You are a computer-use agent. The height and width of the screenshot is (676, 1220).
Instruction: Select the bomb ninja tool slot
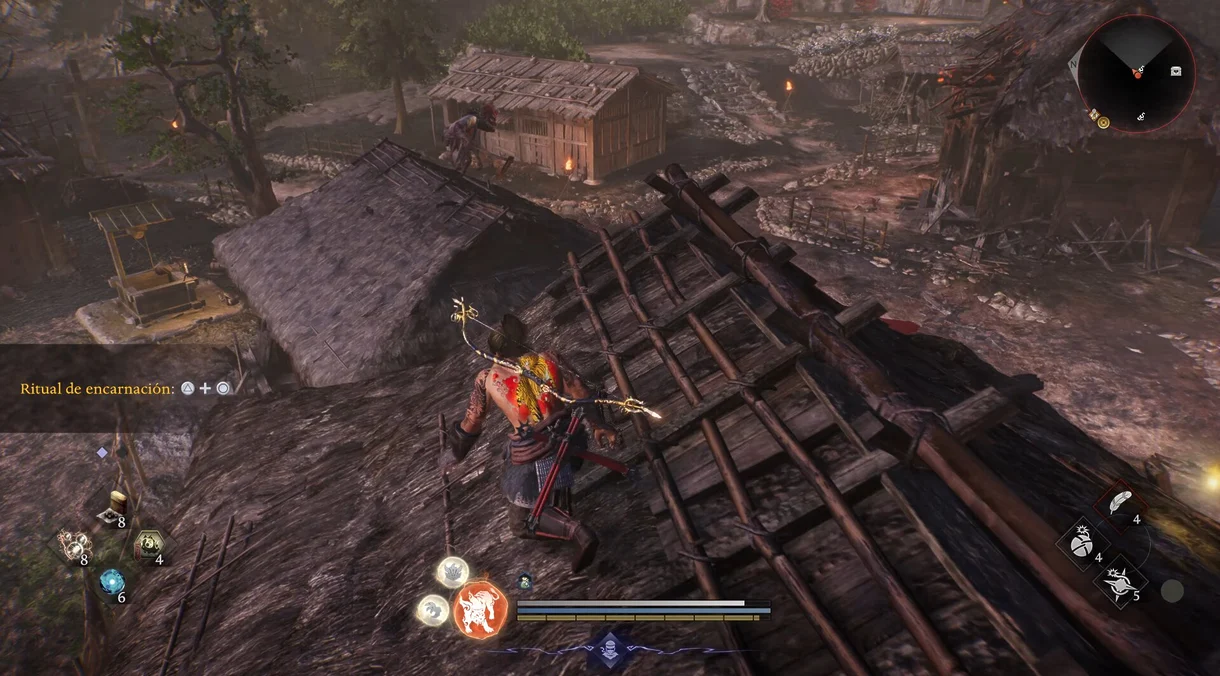pos(1081,544)
